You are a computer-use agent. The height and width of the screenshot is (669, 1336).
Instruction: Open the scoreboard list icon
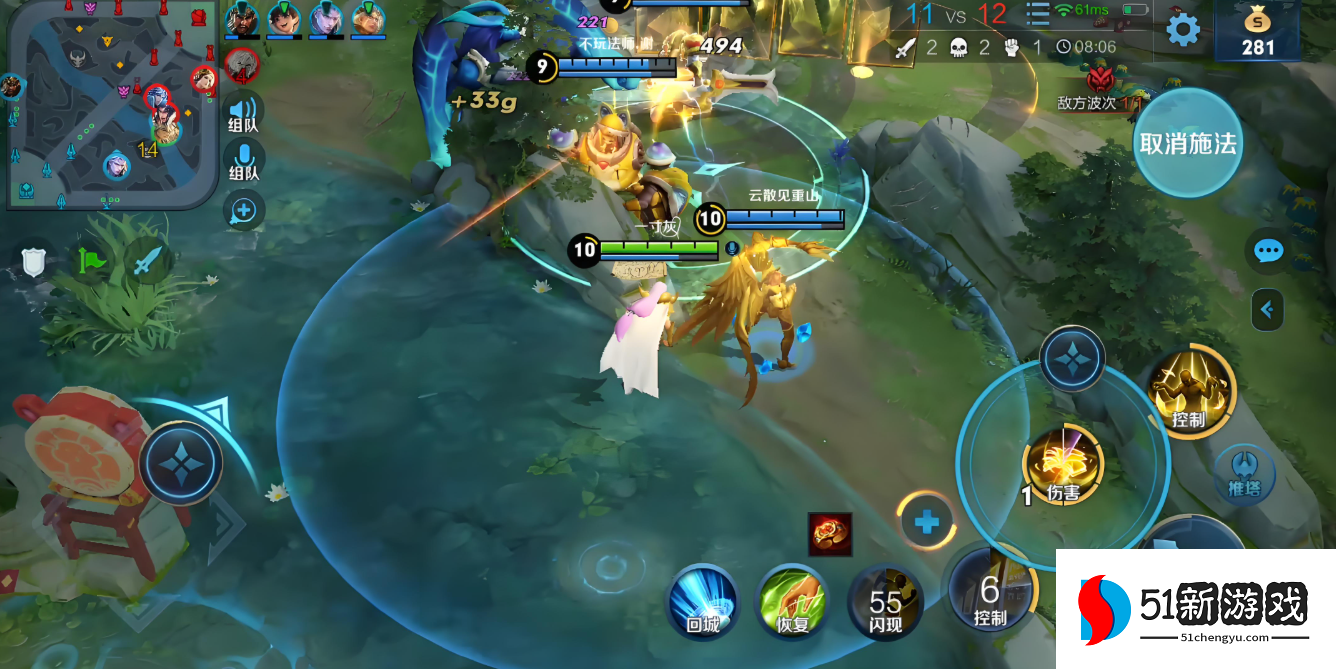[1038, 14]
